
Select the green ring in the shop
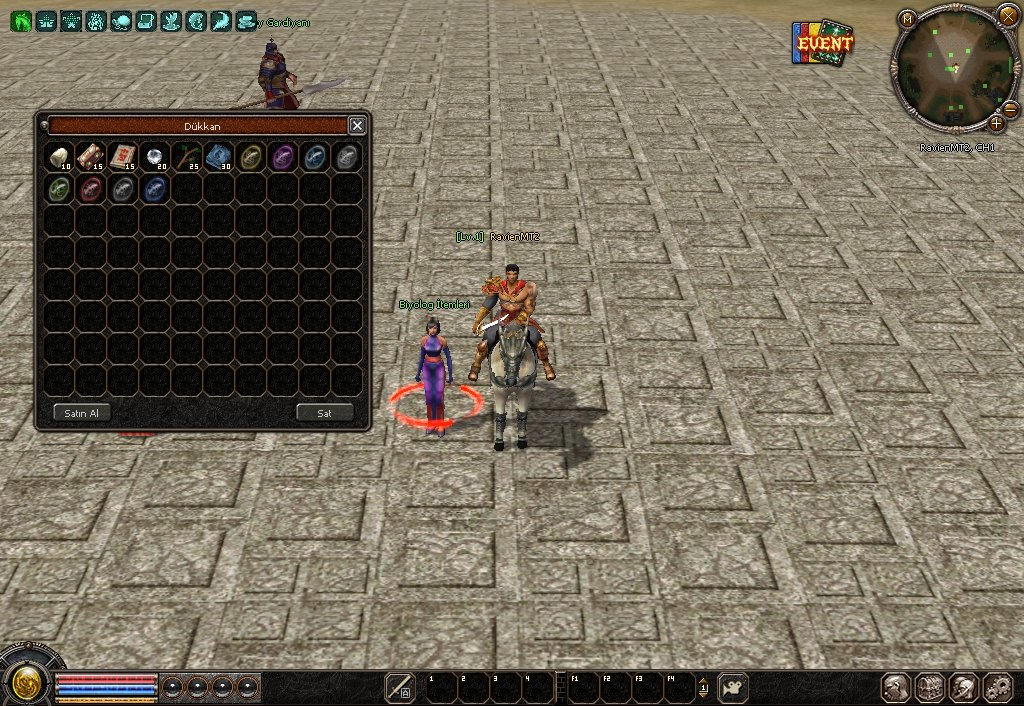click(x=60, y=188)
